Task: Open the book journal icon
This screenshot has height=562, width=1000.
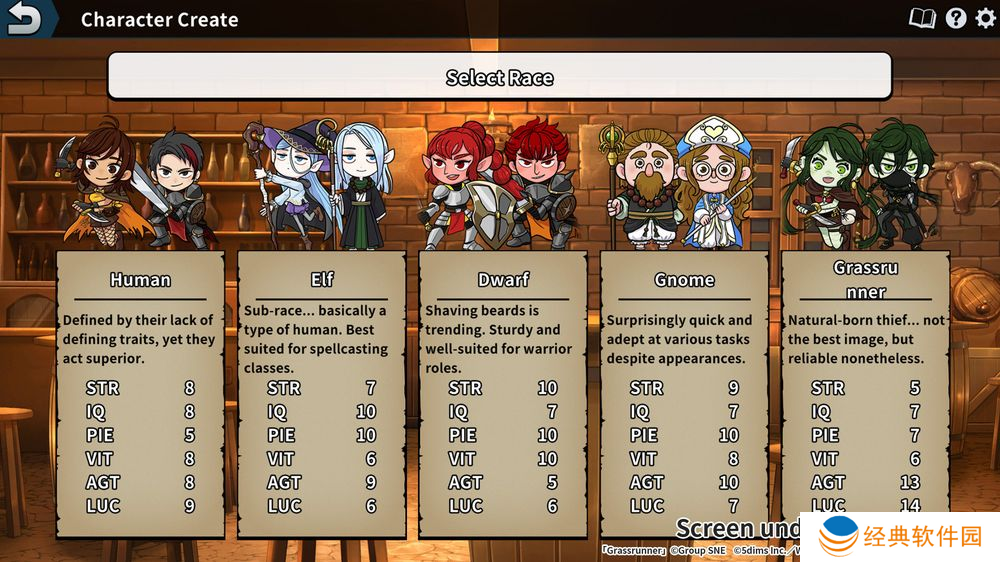Action: click(x=921, y=18)
